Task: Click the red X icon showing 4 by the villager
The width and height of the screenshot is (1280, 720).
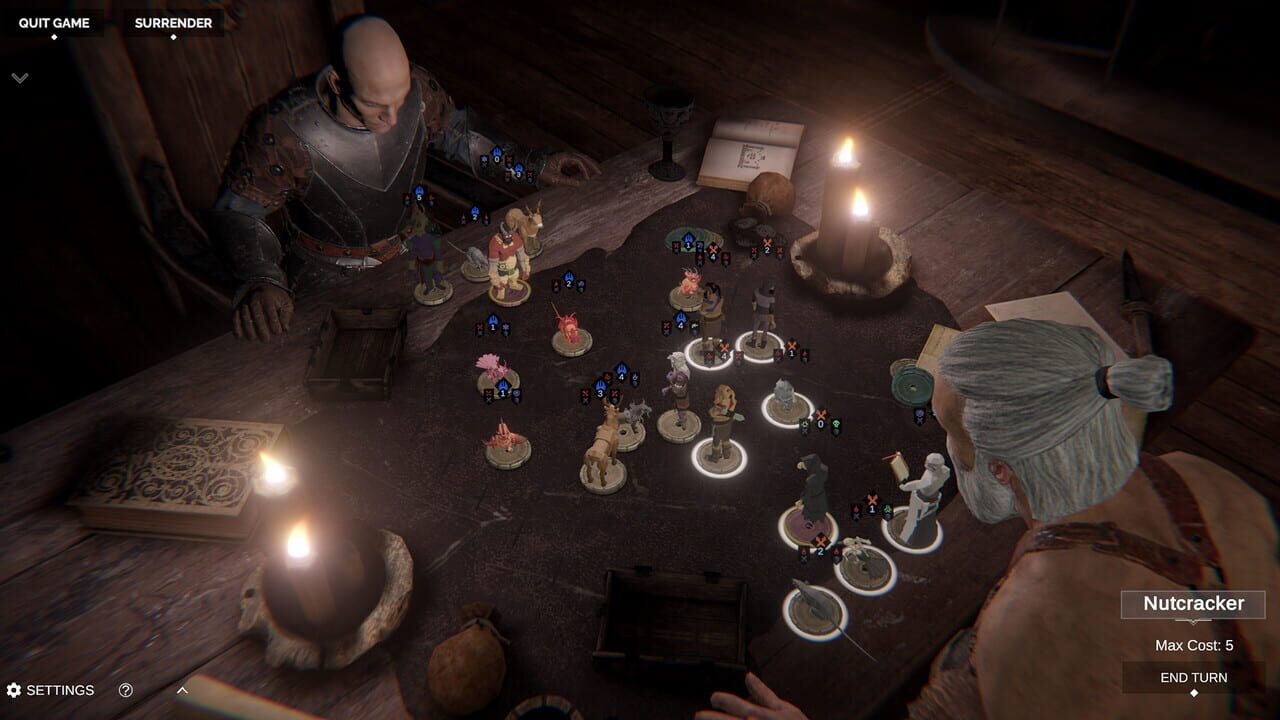Action: click(x=723, y=349)
